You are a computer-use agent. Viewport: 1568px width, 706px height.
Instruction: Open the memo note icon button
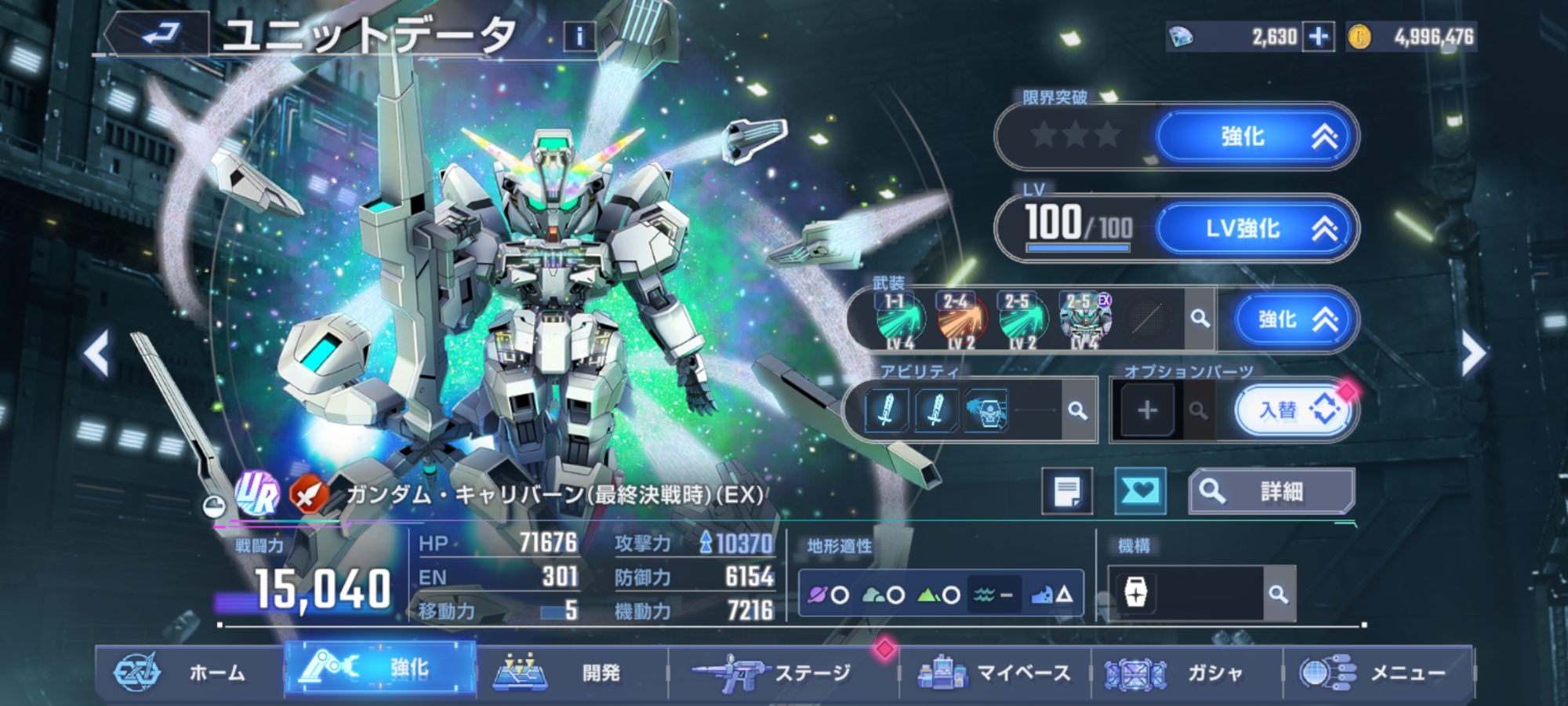click(1067, 492)
